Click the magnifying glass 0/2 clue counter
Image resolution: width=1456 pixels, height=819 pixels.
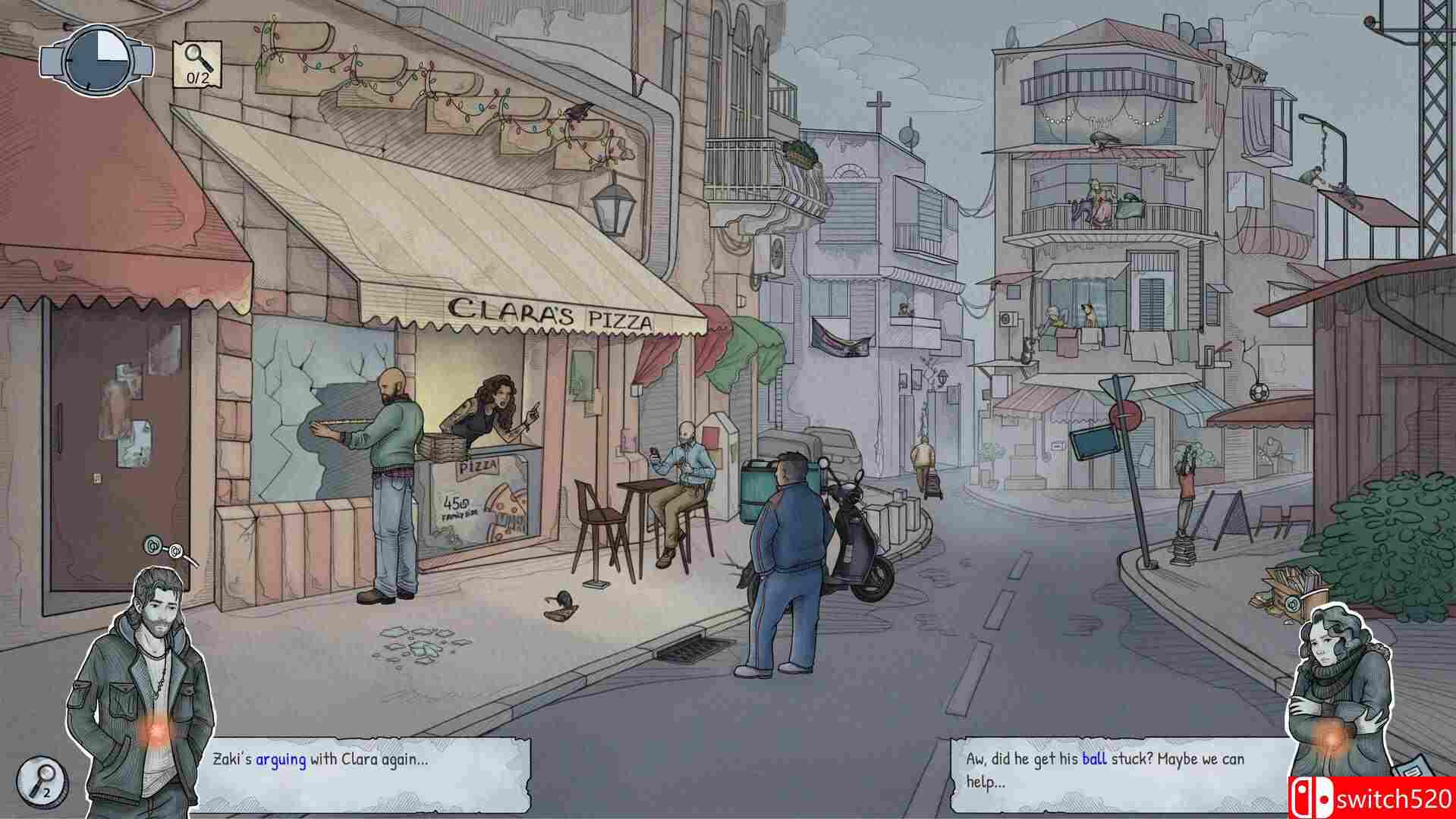coord(197,61)
